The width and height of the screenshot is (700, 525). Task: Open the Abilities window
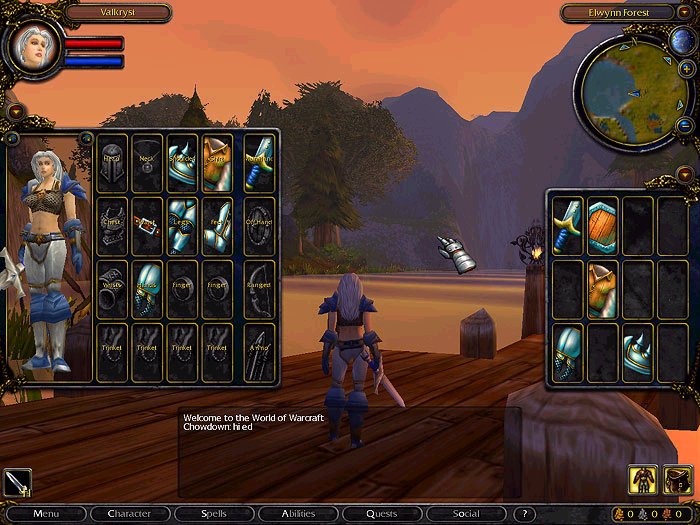[297, 514]
